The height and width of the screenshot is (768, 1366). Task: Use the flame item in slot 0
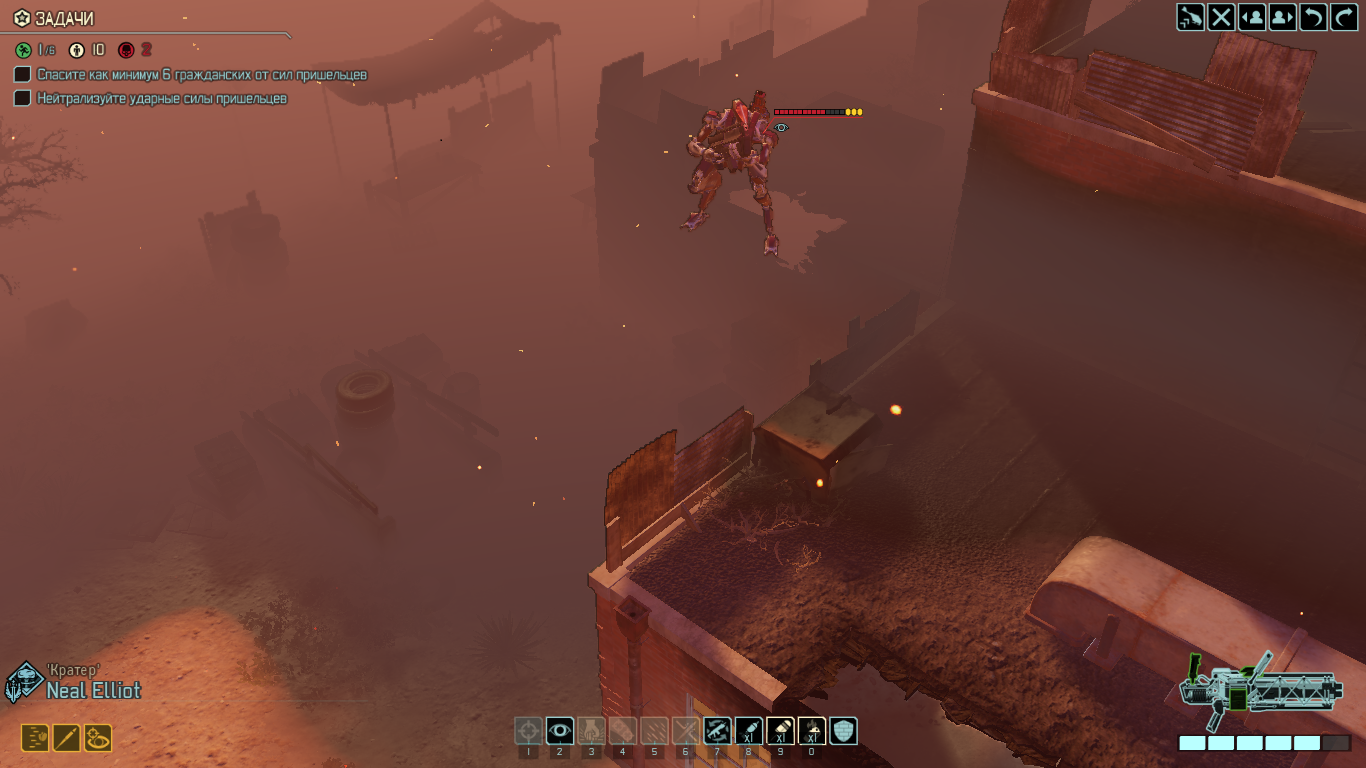coord(811,731)
